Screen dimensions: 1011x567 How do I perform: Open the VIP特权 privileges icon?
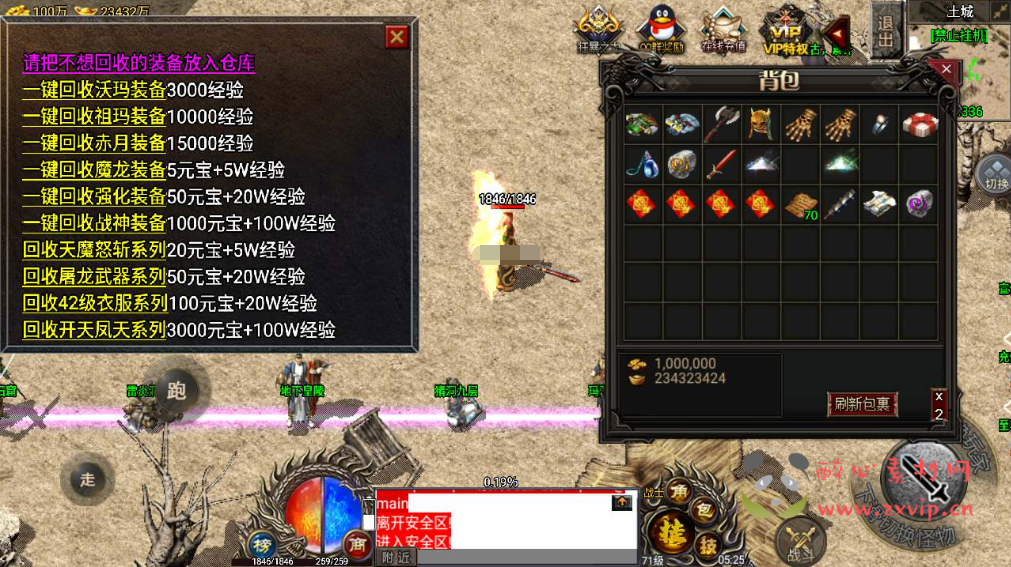[783, 28]
